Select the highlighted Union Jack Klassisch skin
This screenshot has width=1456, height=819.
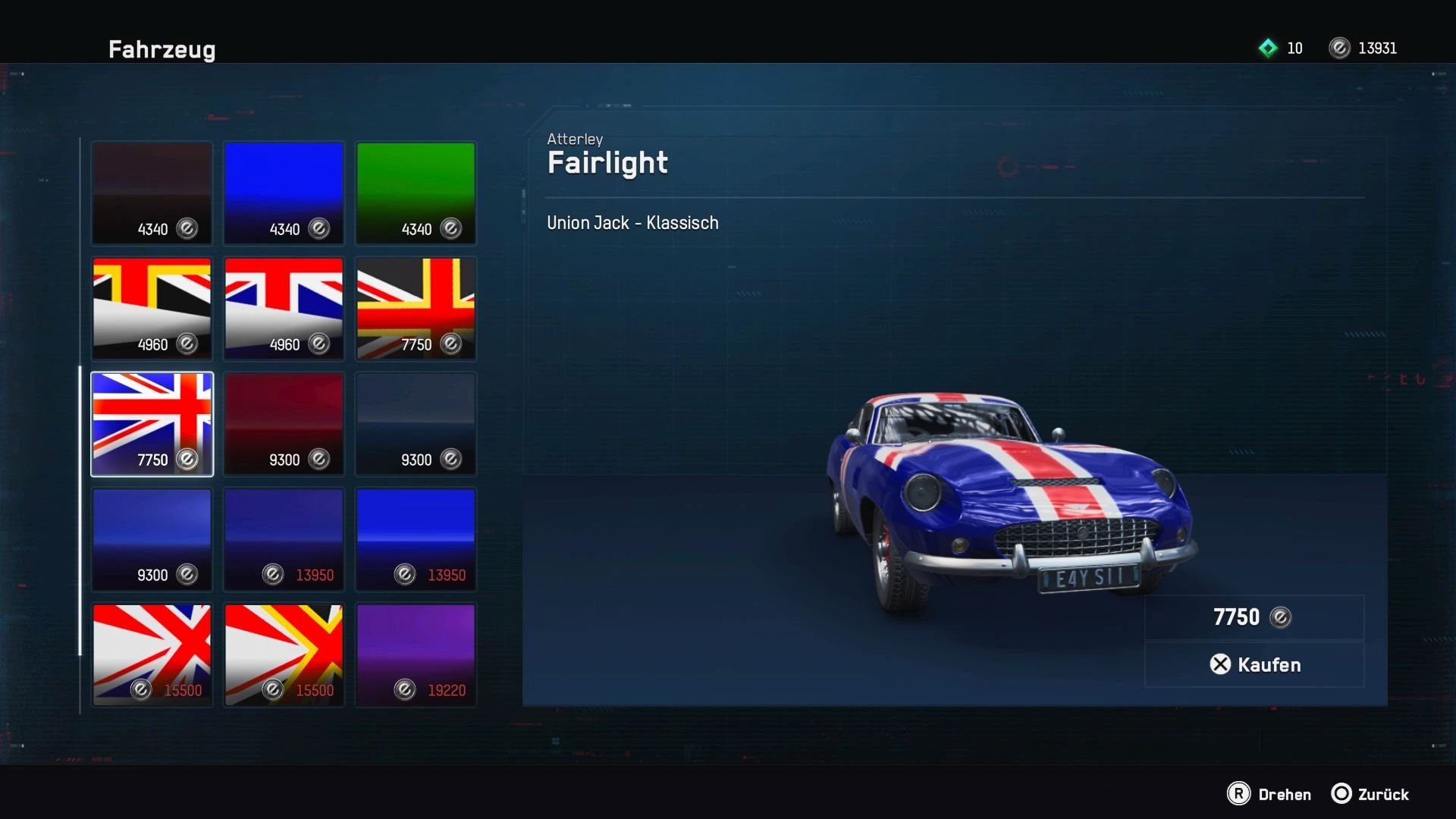point(152,423)
